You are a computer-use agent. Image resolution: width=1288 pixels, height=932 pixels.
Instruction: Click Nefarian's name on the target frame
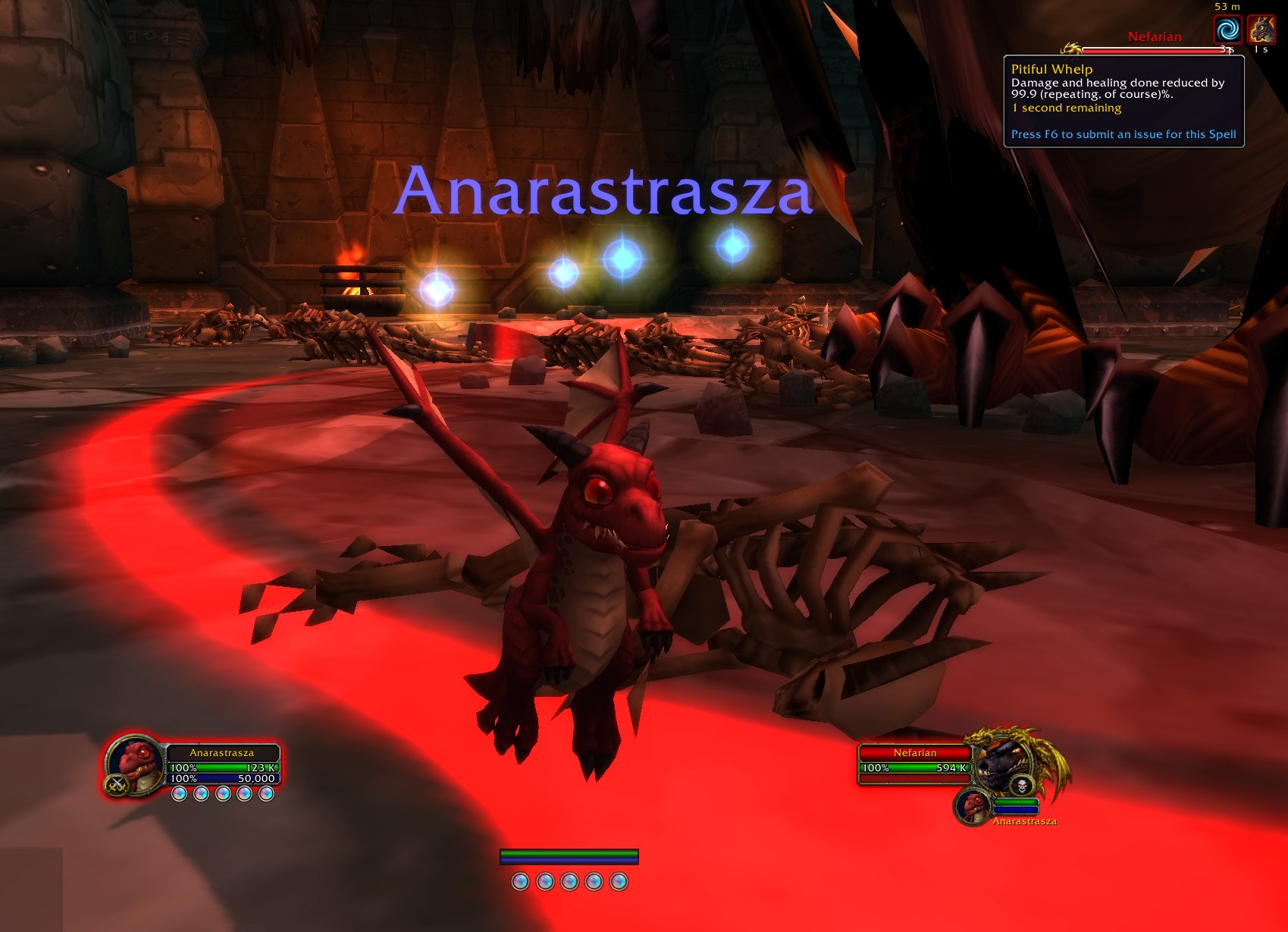pyautogui.click(x=915, y=752)
